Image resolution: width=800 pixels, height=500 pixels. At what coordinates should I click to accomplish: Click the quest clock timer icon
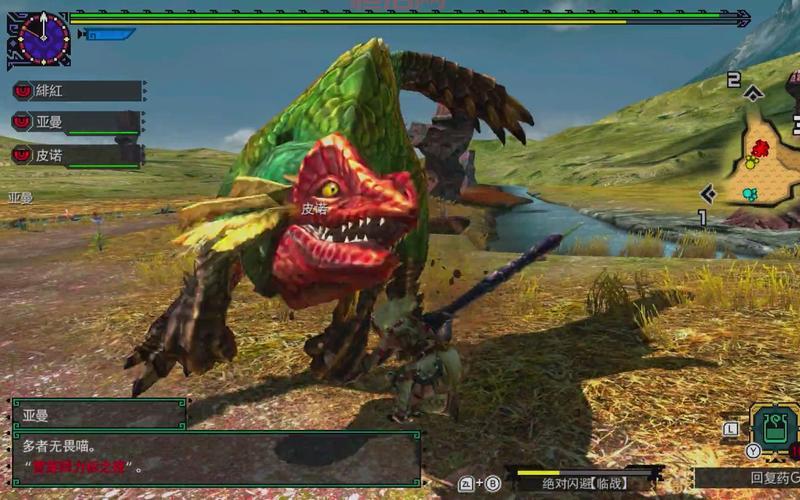(41, 38)
